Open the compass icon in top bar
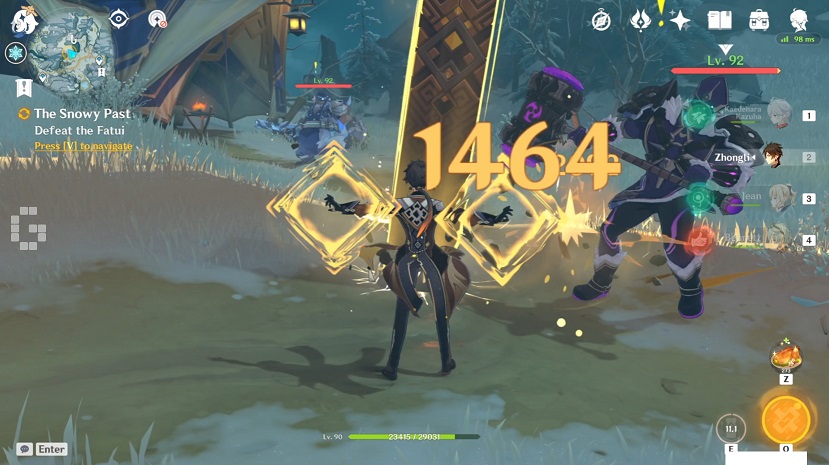The width and height of the screenshot is (829, 465). pyautogui.click(x=601, y=20)
